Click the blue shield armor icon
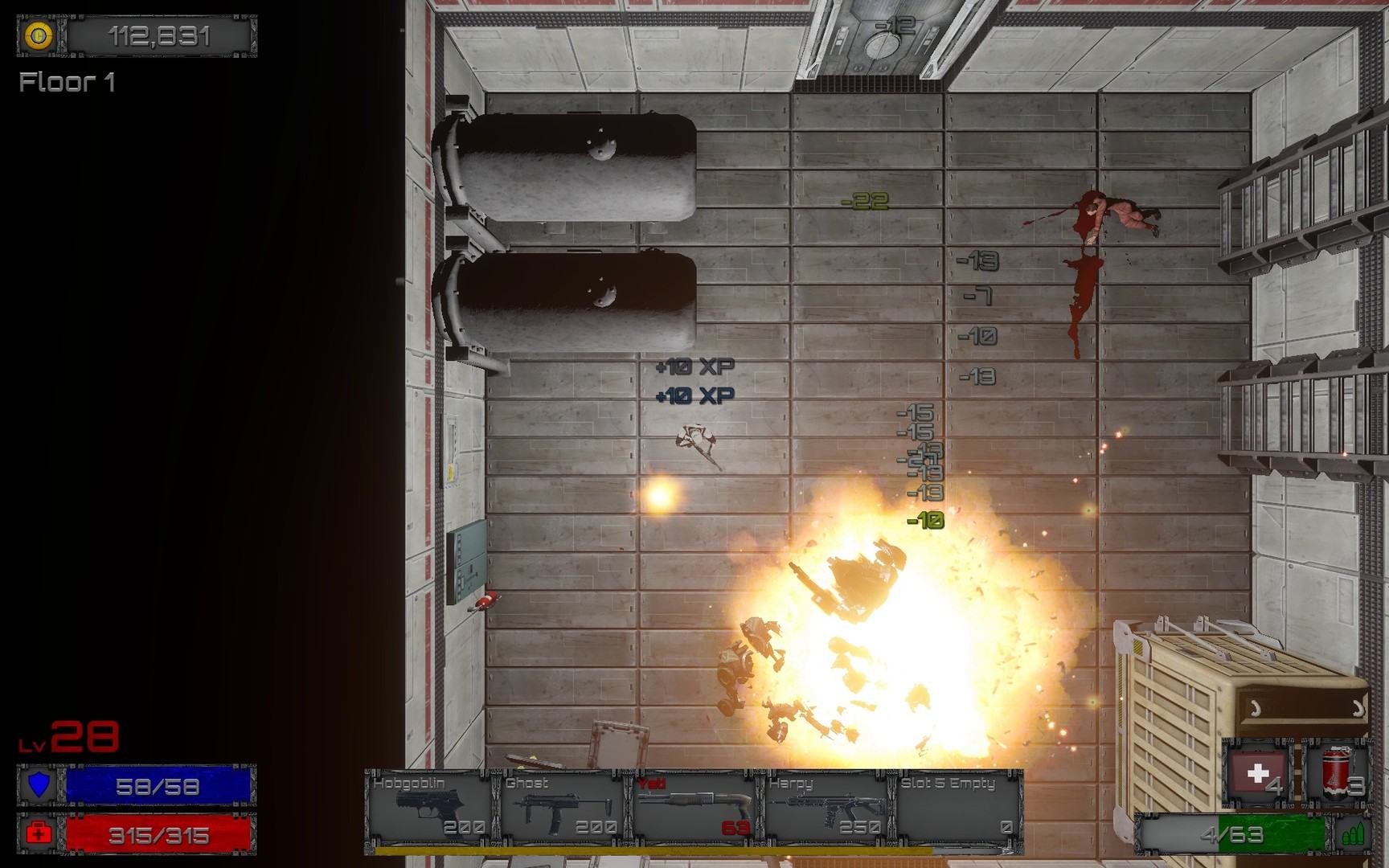Viewport: 1389px width, 868px height. 39,785
